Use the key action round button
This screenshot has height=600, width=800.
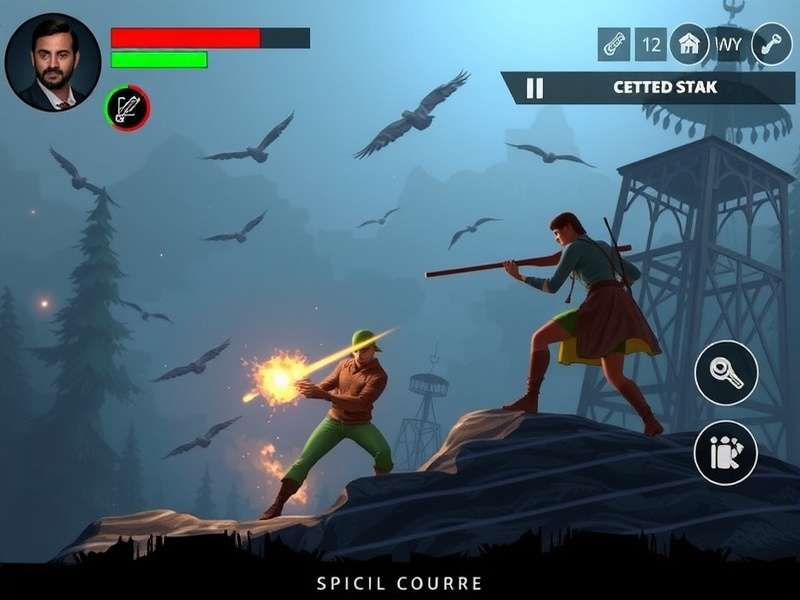(725, 372)
